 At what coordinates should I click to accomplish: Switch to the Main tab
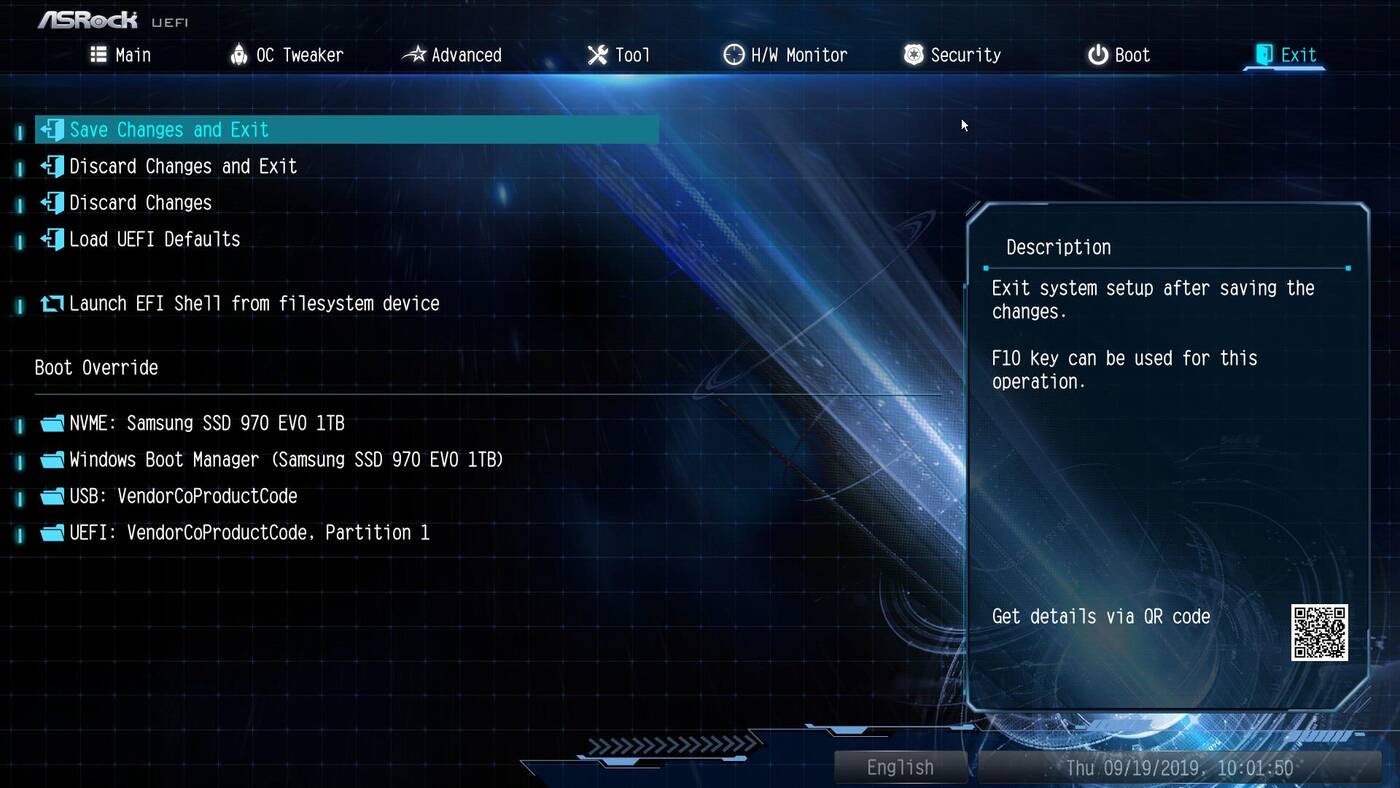(x=121, y=55)
